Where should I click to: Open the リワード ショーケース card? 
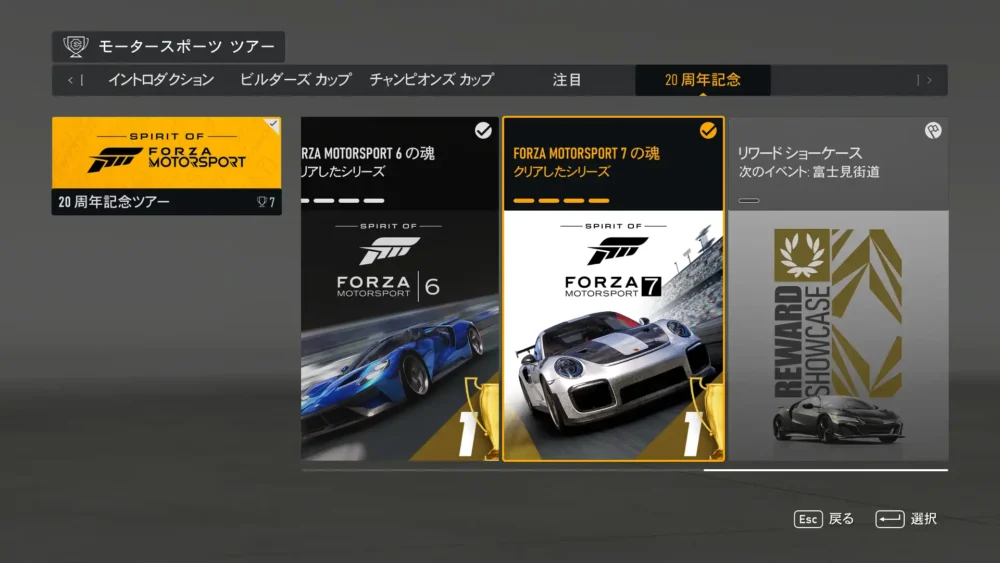[838, 290]
